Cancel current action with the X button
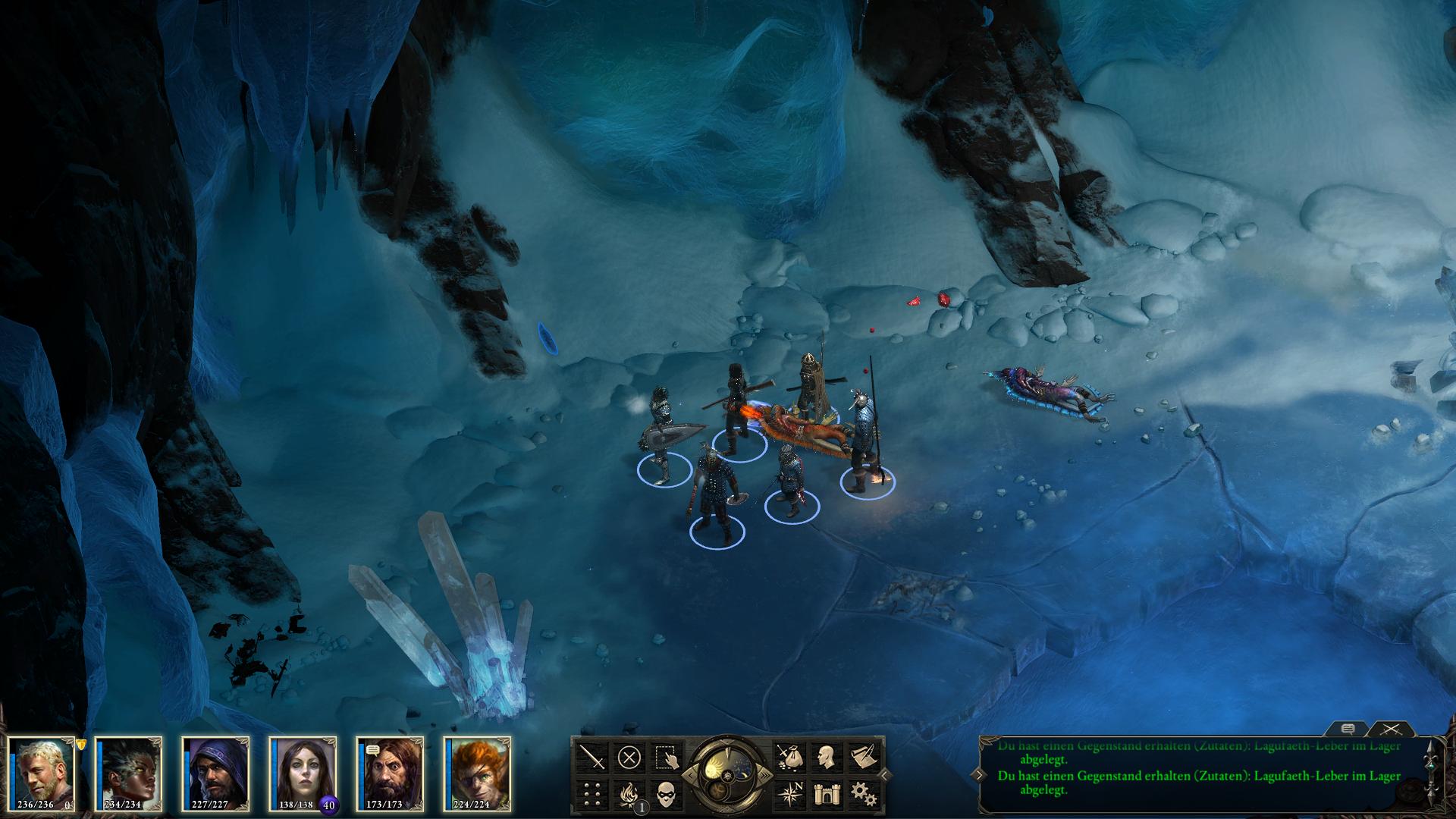 [629, 757]
